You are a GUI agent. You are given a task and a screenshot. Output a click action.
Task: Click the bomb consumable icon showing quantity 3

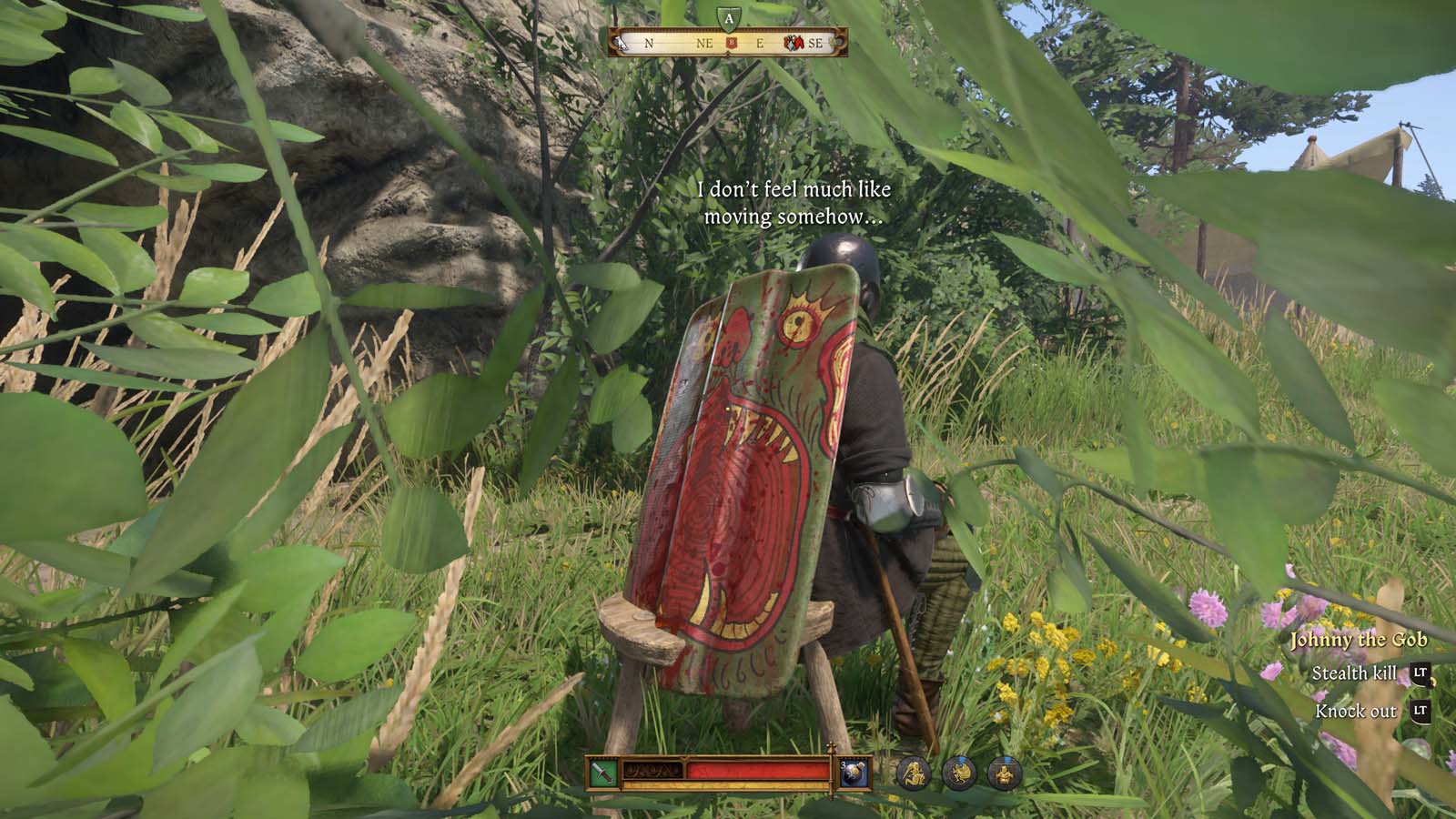[855, 773]
